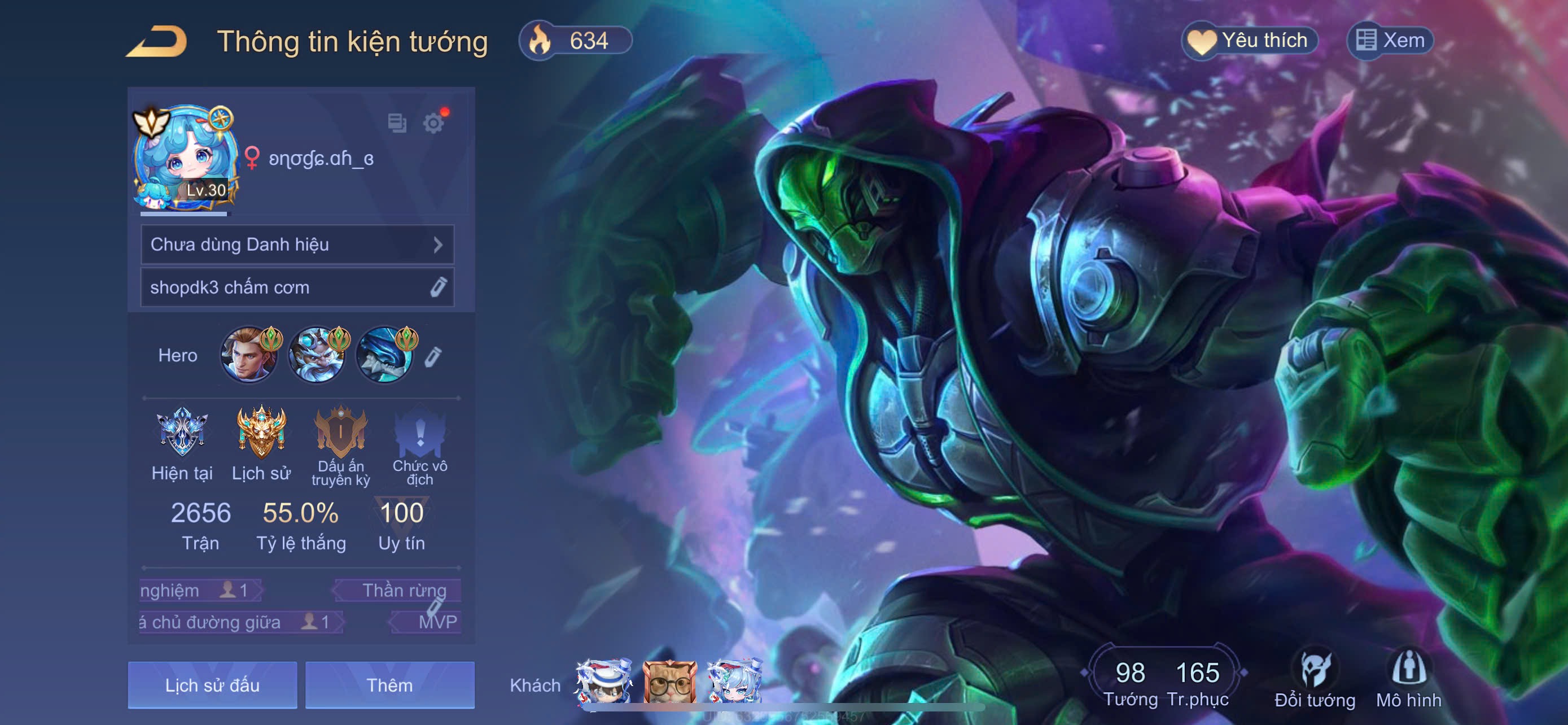Open profile settings gear icon
The width and height of the screenshot is (1568, 725).
(x=433, y=124)
